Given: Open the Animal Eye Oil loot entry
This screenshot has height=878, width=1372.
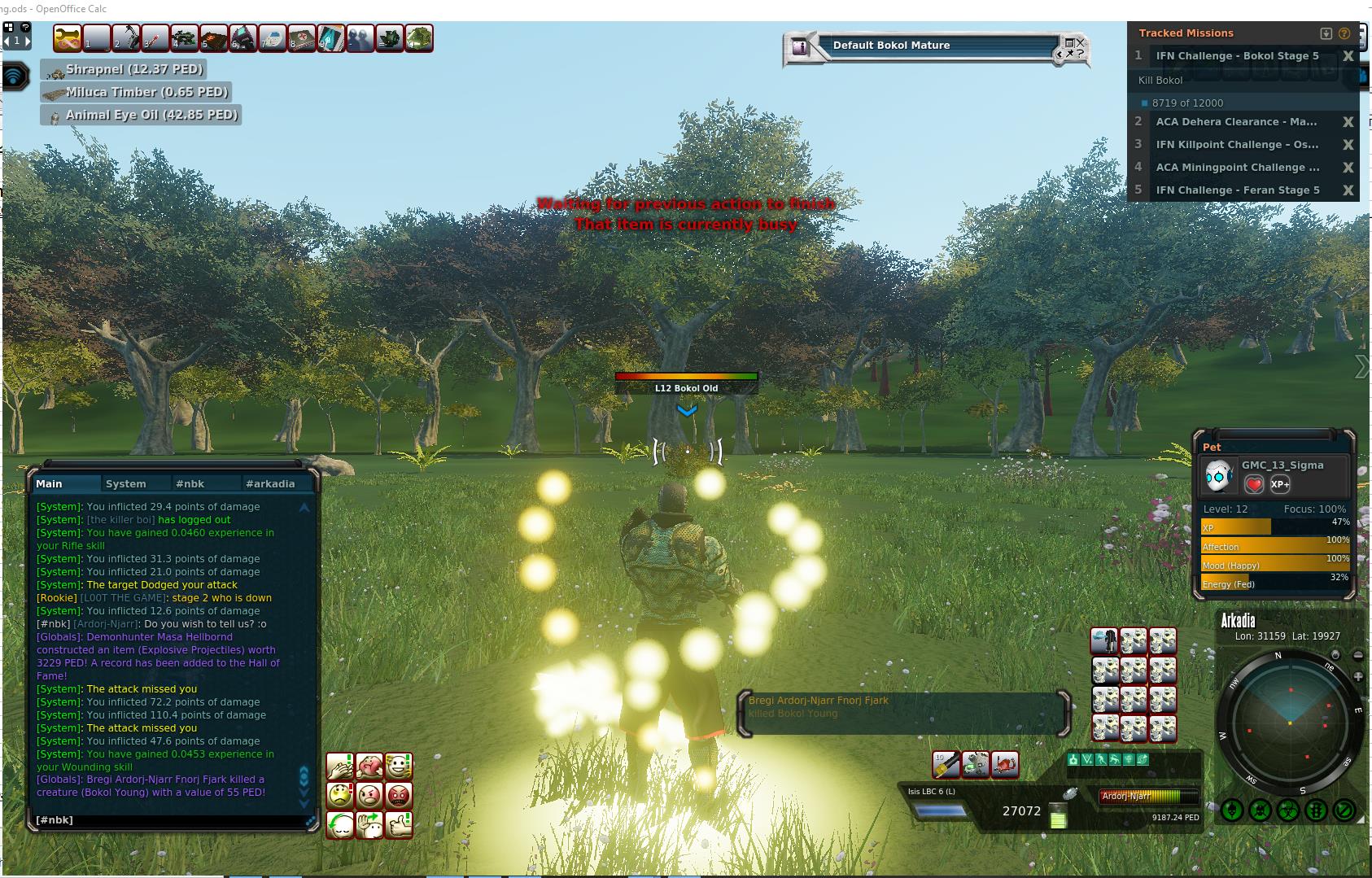Looking at the screenshot, I should click(x=142, y=115).
